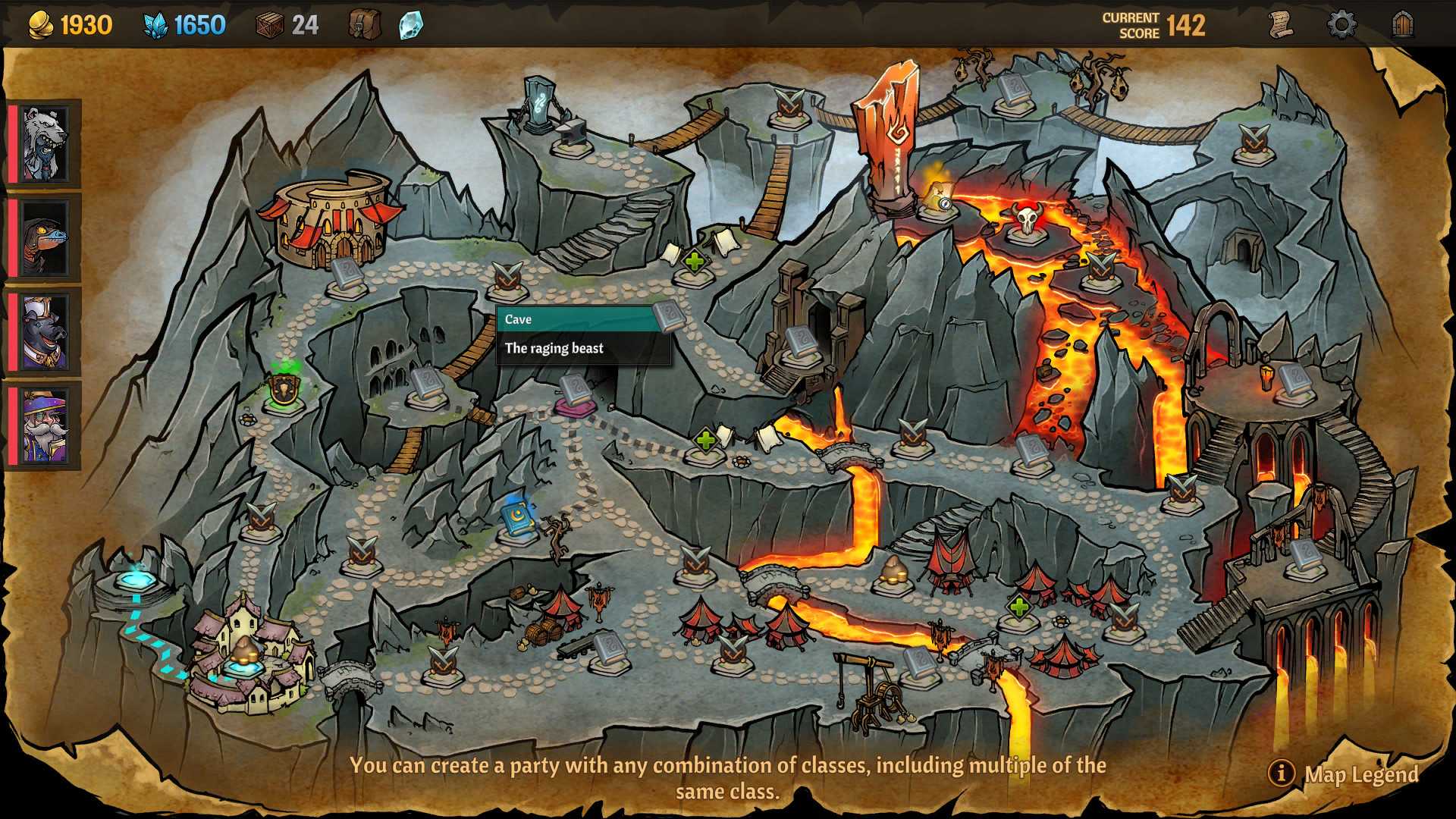Click the wooden crate icon with count 24

(x=269, y=24)
